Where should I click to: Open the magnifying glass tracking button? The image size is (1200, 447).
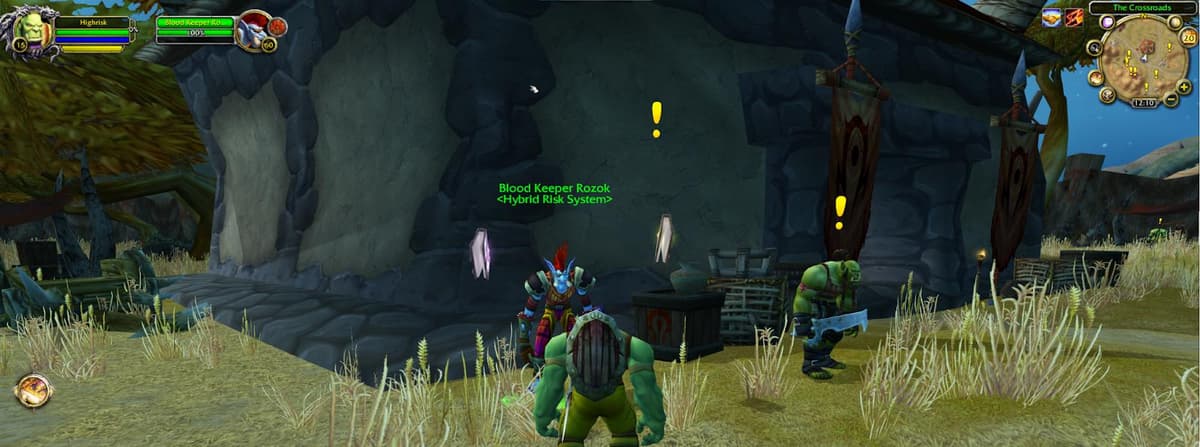click(x=1094, y=48)
